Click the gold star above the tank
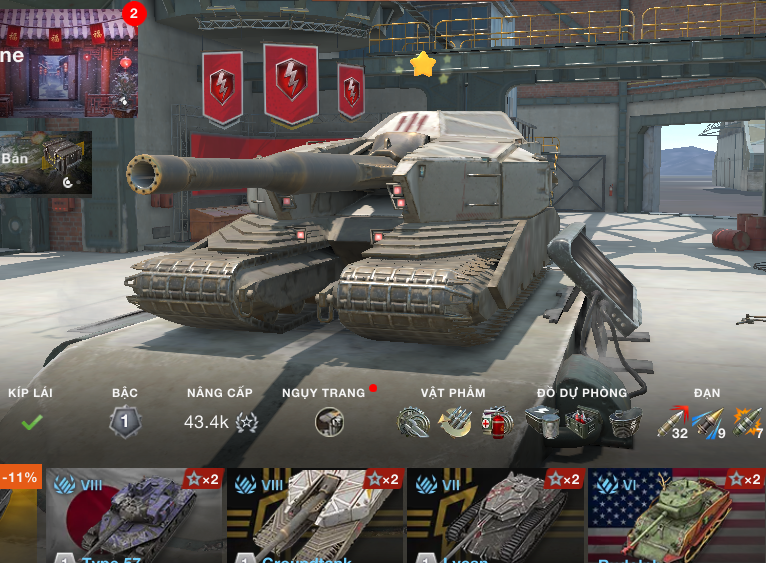Viewport: 766px width, 563px height. tap(423, 65)
